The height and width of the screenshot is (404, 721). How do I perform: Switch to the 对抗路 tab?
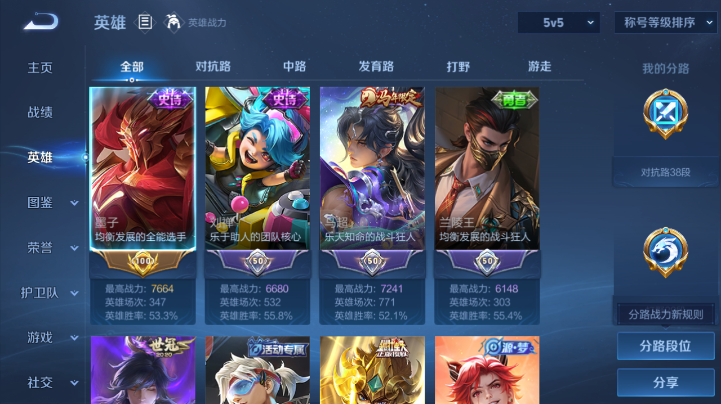point(213,67)
